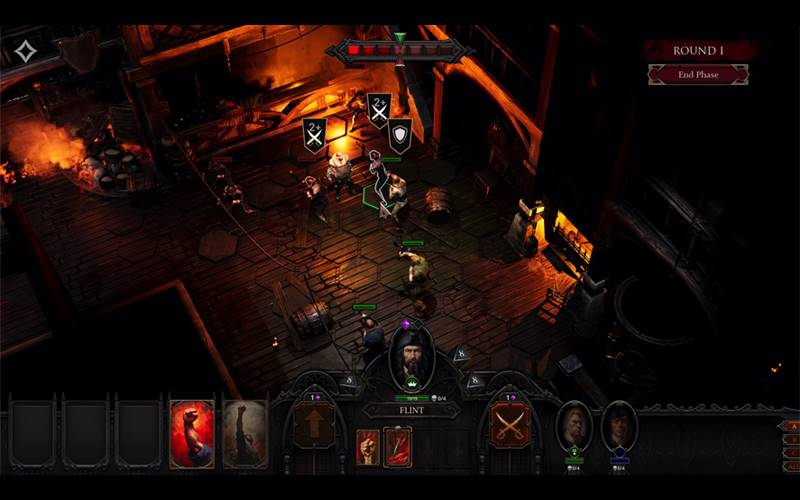End the current phase
Image resolution: width=800 pixels, height=500 pixels.
pos(697,74)
